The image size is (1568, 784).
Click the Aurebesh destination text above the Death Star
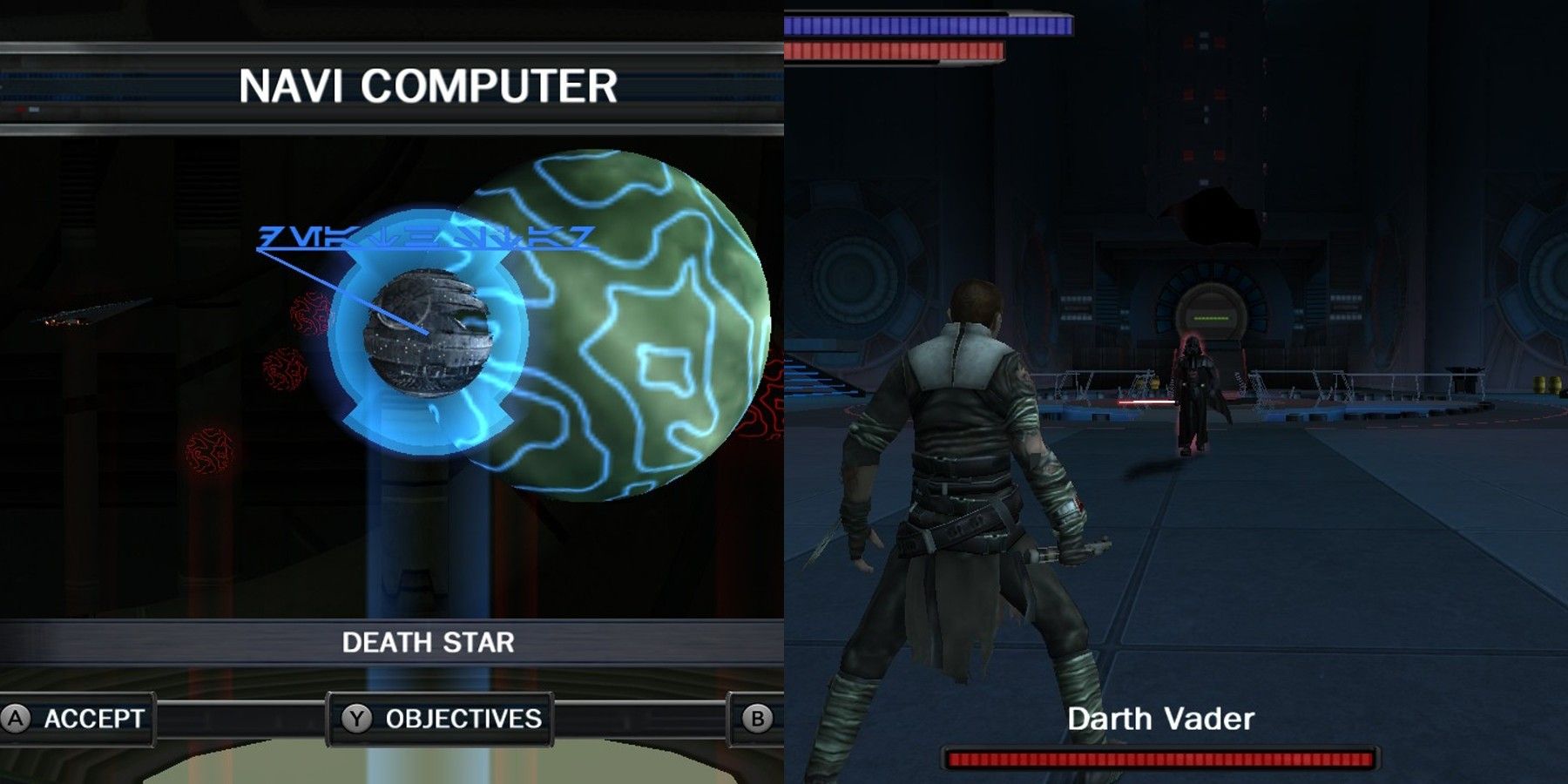427,237
